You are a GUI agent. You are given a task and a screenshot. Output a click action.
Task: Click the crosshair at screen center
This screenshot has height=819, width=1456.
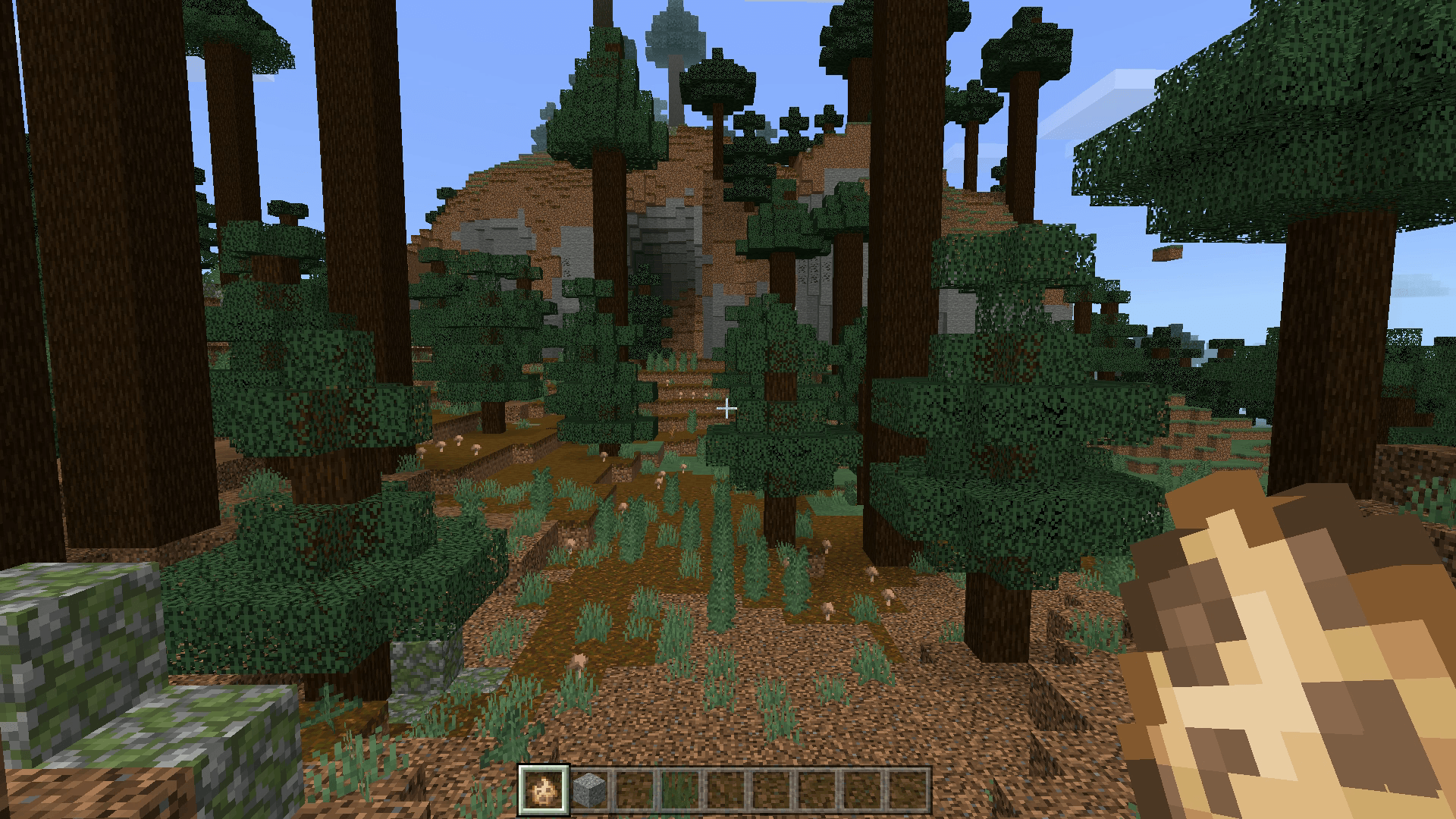(728, 409)
